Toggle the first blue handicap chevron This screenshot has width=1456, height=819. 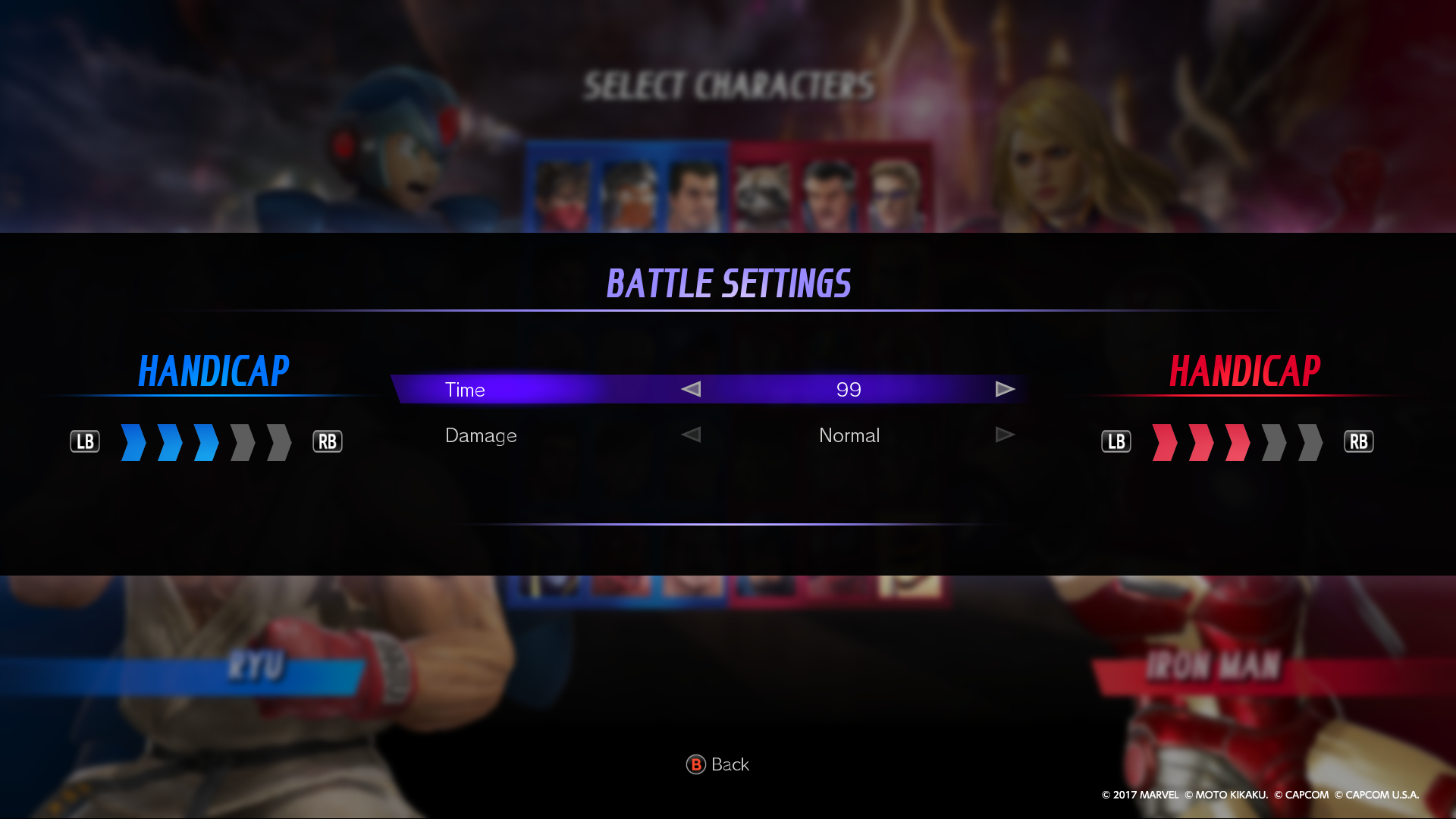pyautogui.click(x=133, y=442)
